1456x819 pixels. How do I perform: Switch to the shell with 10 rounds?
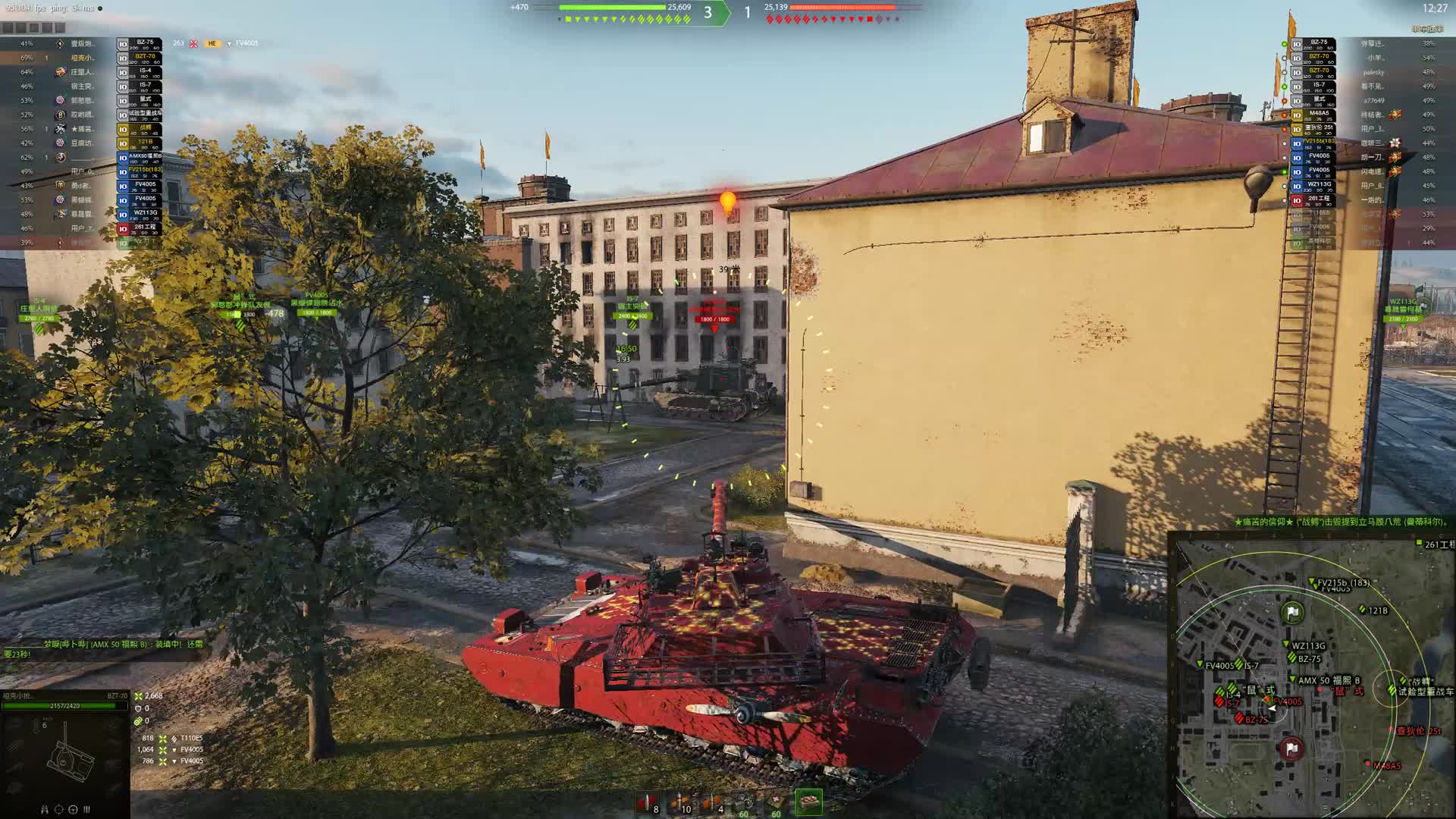(680, 803)
